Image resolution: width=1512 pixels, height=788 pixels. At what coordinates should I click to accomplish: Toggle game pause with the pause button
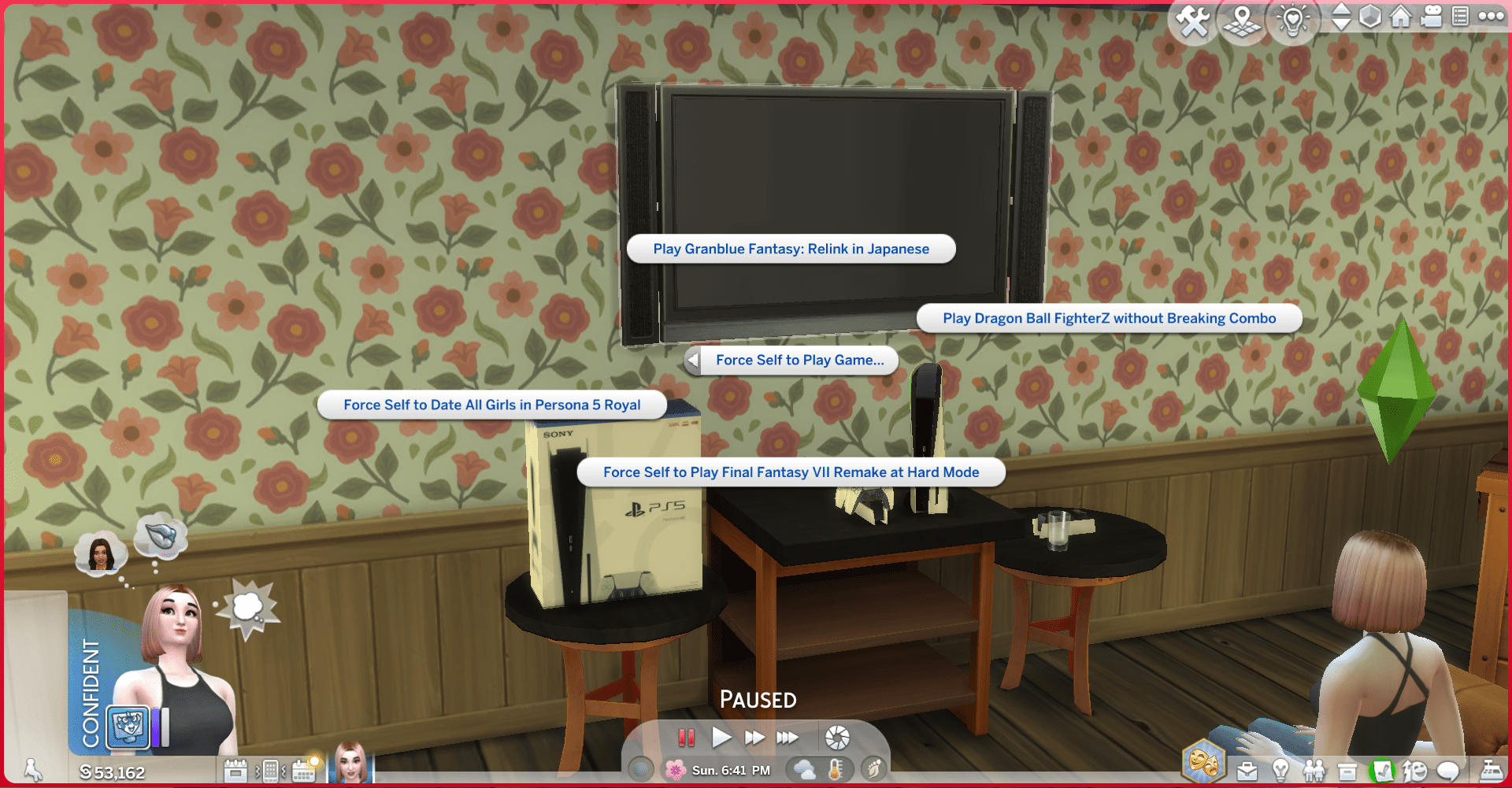point(687,737)
